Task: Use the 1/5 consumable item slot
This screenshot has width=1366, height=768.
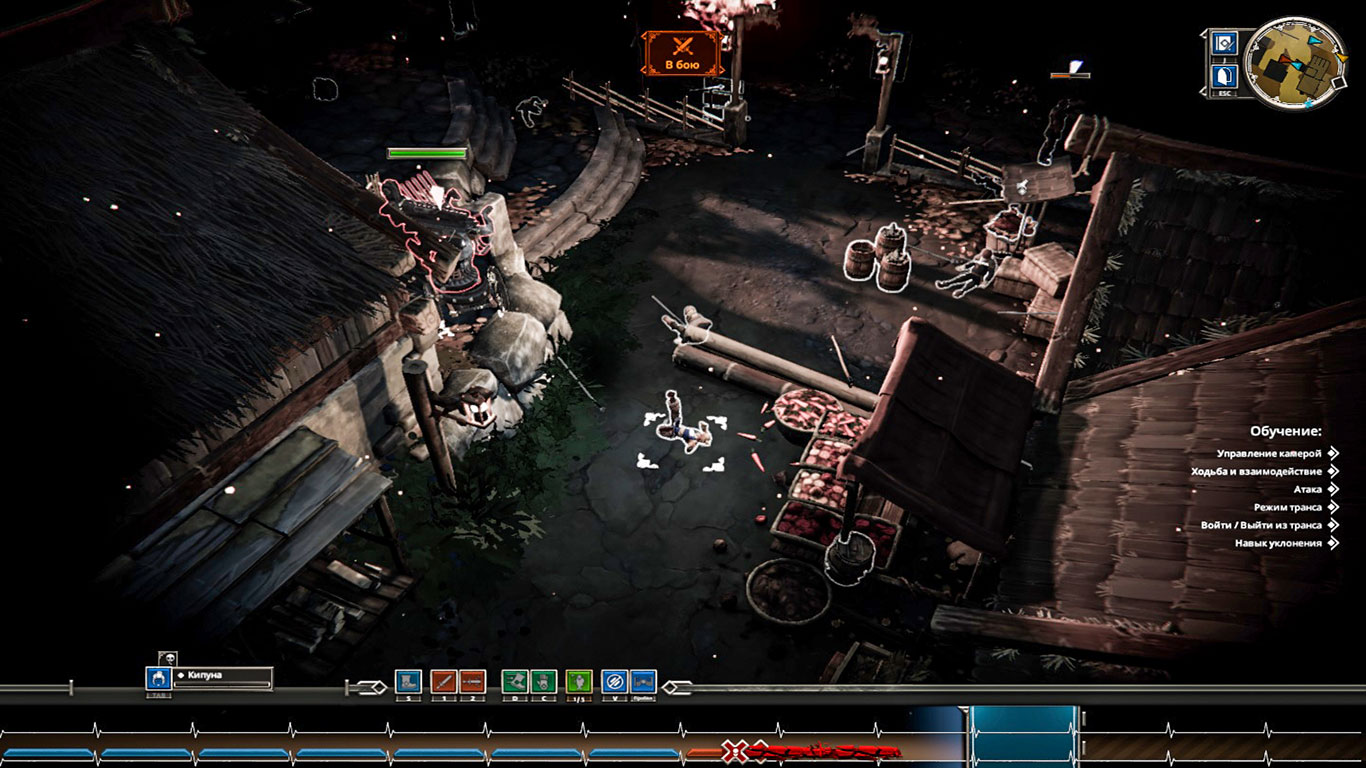Action: (579, 681)
